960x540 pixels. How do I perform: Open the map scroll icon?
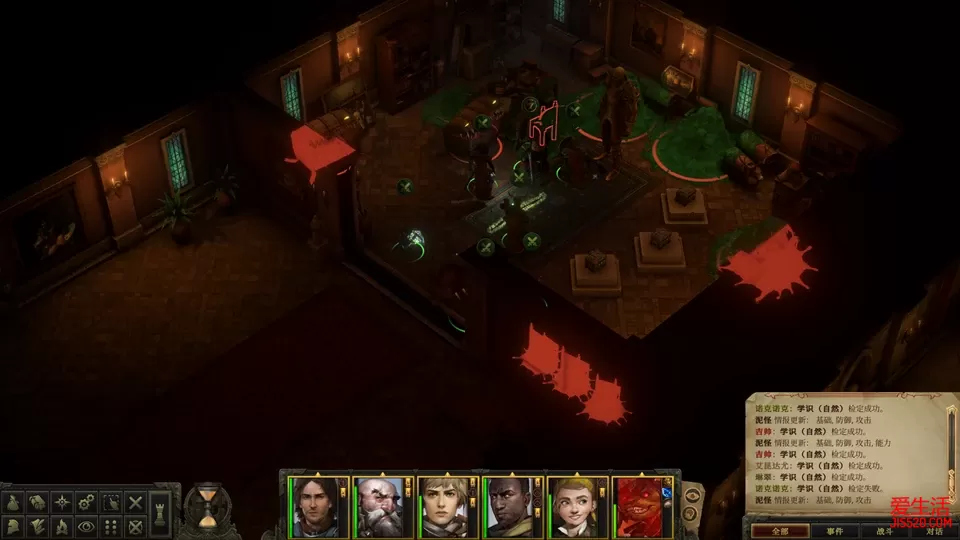pos(39,501)
